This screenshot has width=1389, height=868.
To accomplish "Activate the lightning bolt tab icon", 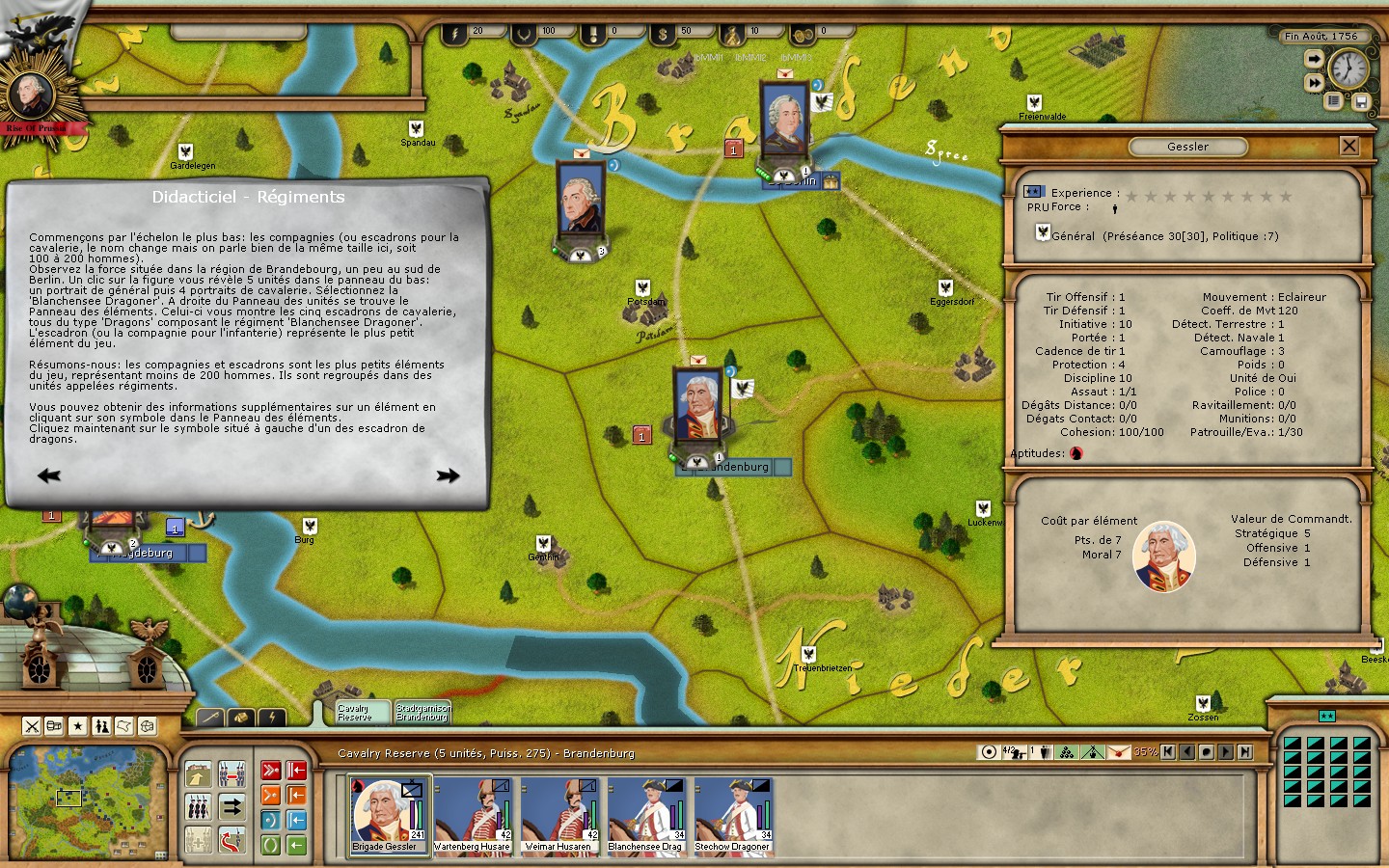I will [x=273, y=718].
